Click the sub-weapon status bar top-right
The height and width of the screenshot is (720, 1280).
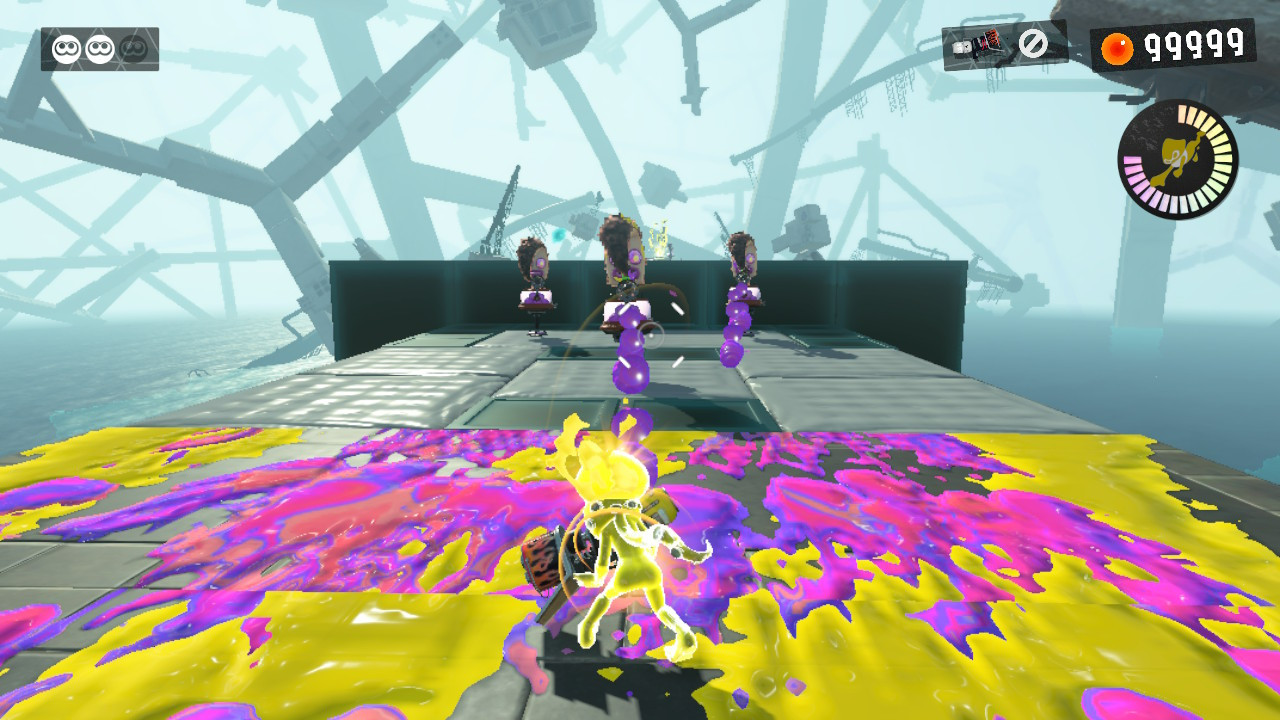tap(1000, 43)
